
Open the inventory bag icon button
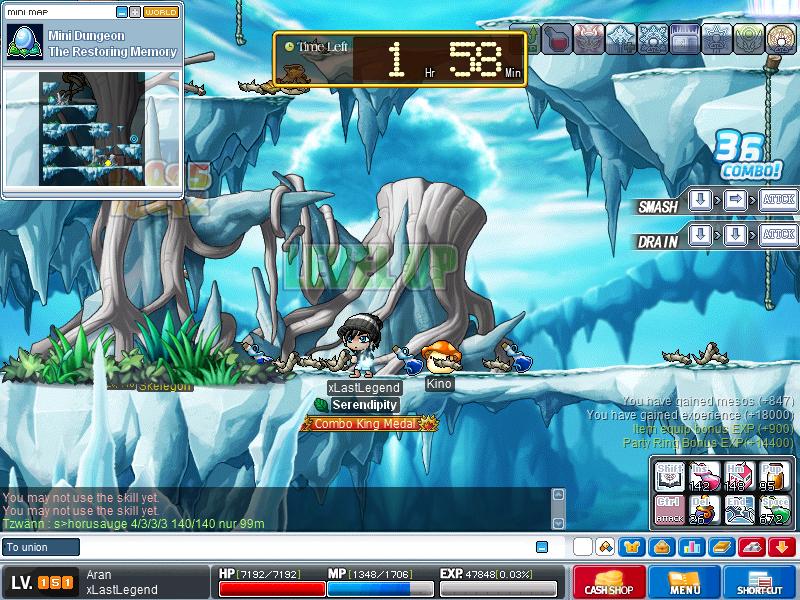(661, 547)
